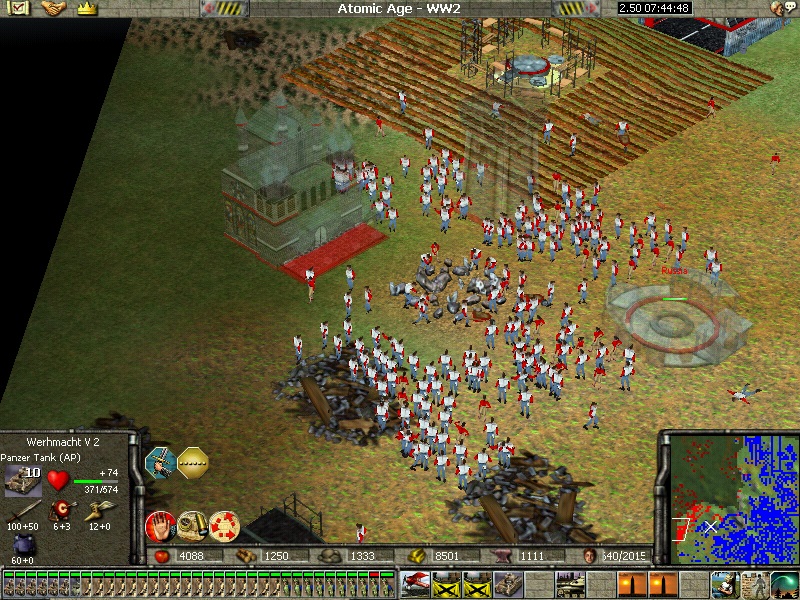Choose the gold octagon formation button
The width and height of the screenshot is (800, 600).
[x=192, y=461]
